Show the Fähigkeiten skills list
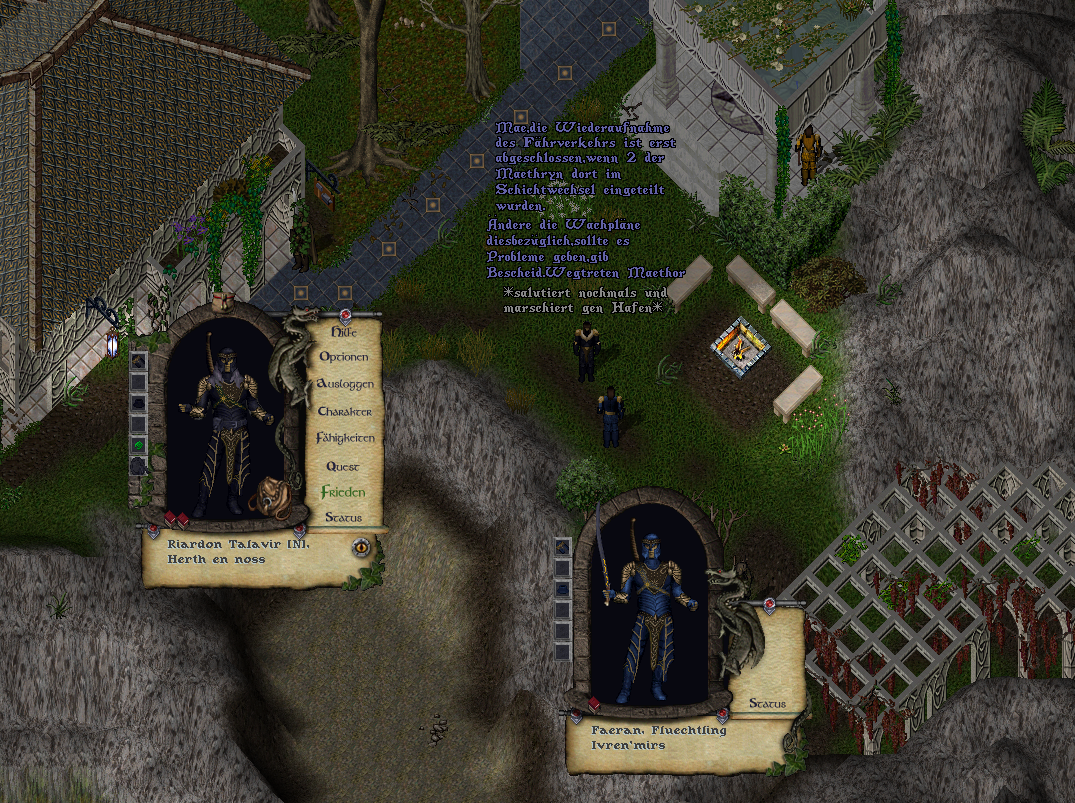The width and height of the screenshot is (1075, 803). point(345,438)
